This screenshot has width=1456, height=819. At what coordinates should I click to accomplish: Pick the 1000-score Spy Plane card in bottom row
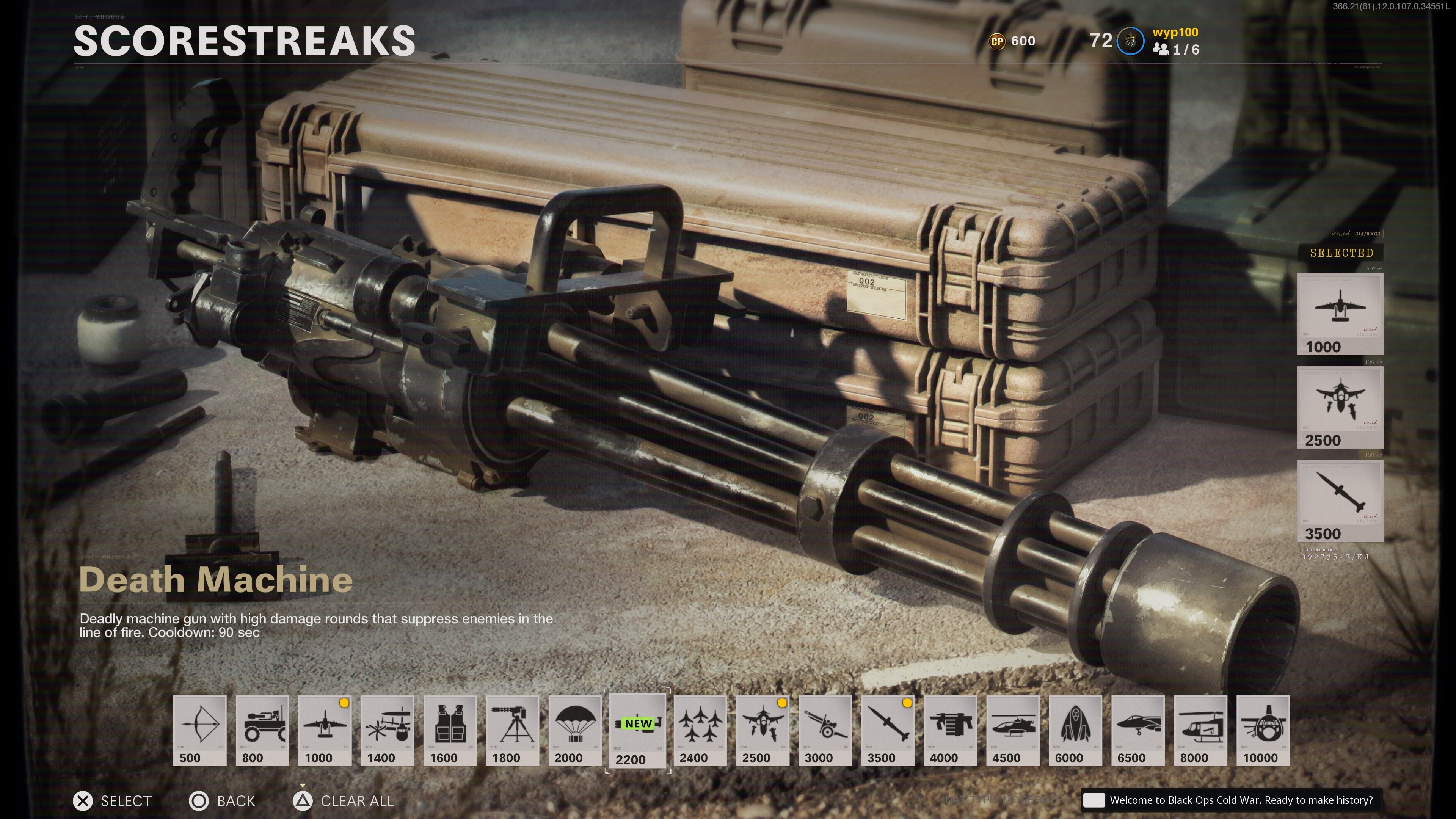click(325, 730)
